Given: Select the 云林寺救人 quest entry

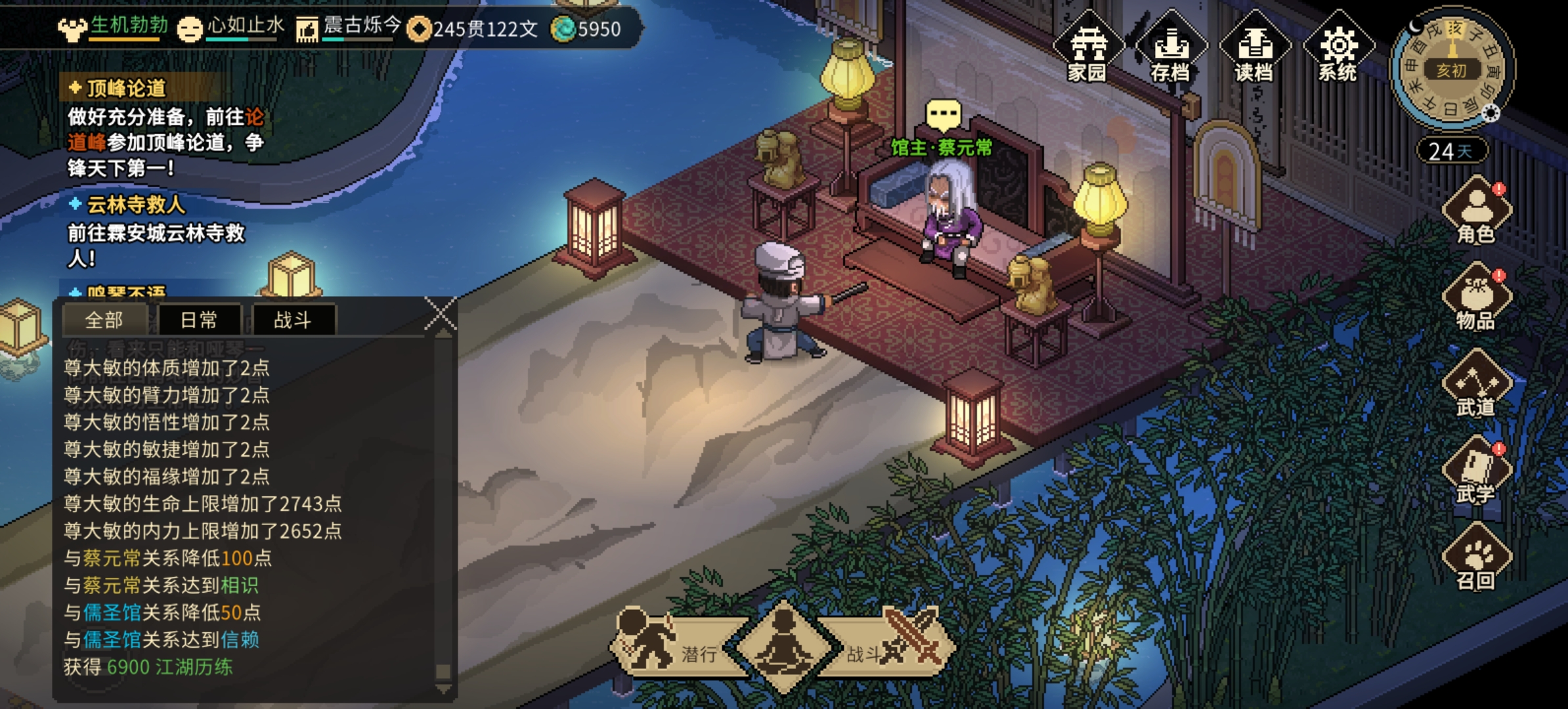Looking at the screenshot, I should [136, 205].
